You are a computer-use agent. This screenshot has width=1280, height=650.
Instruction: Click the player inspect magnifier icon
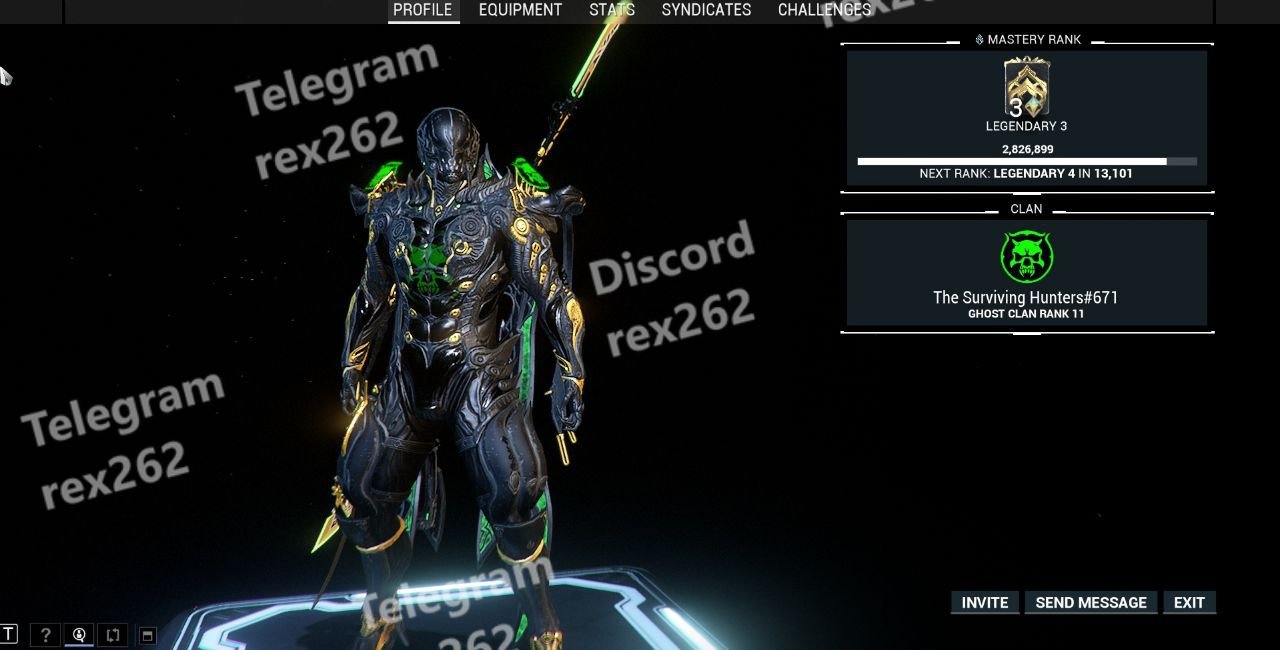(79, 634)
